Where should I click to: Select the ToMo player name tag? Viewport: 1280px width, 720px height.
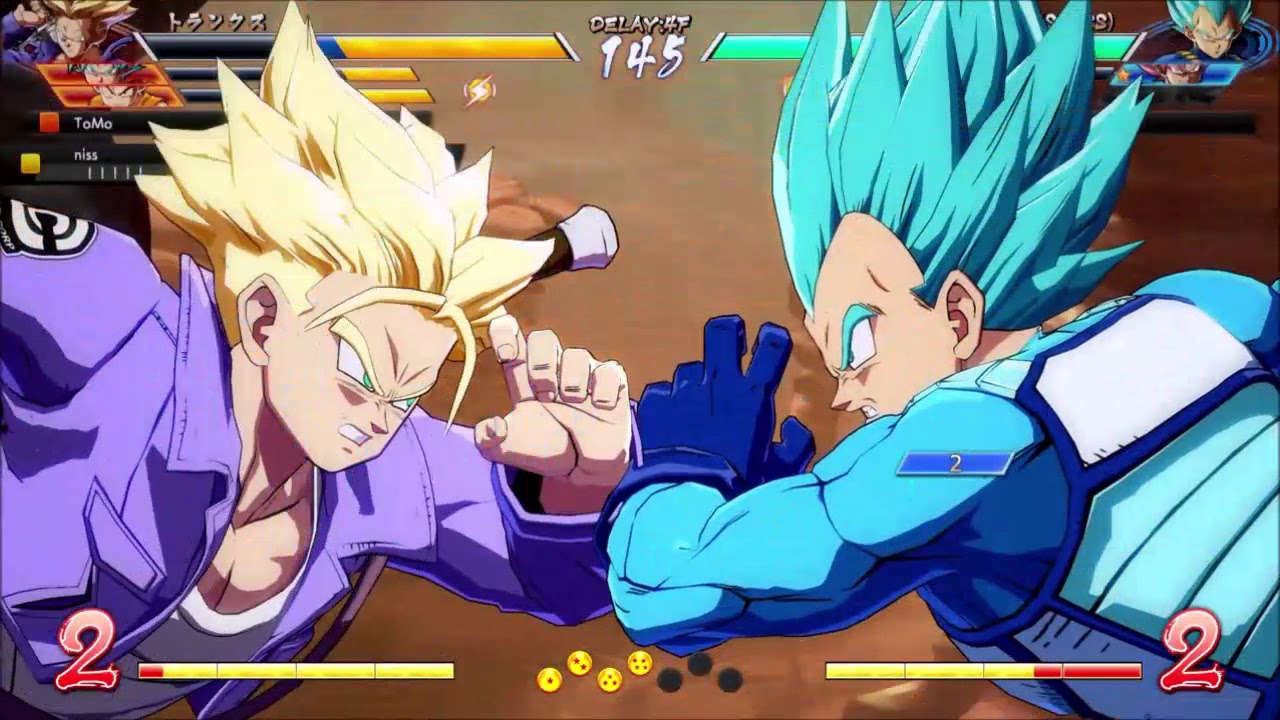pyautogui.click(x=92, y=123)
